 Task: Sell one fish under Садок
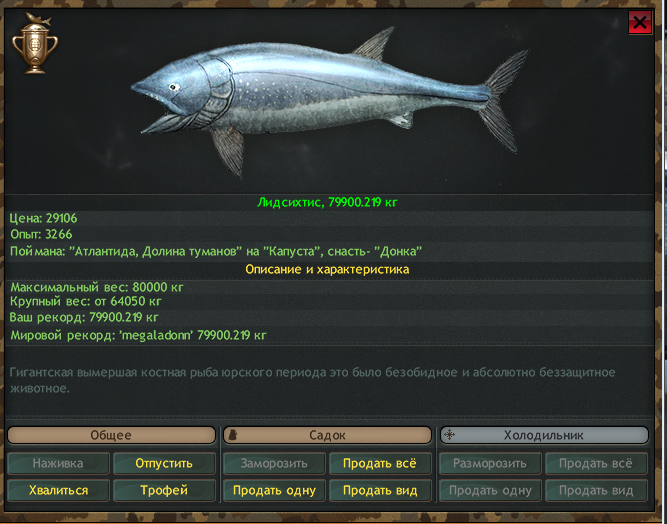coord(274,490)
